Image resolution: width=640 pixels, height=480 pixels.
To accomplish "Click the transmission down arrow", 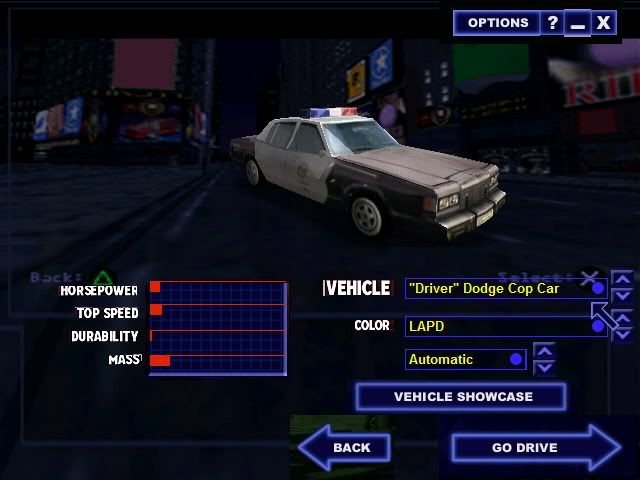I will [x=544, y=367].
